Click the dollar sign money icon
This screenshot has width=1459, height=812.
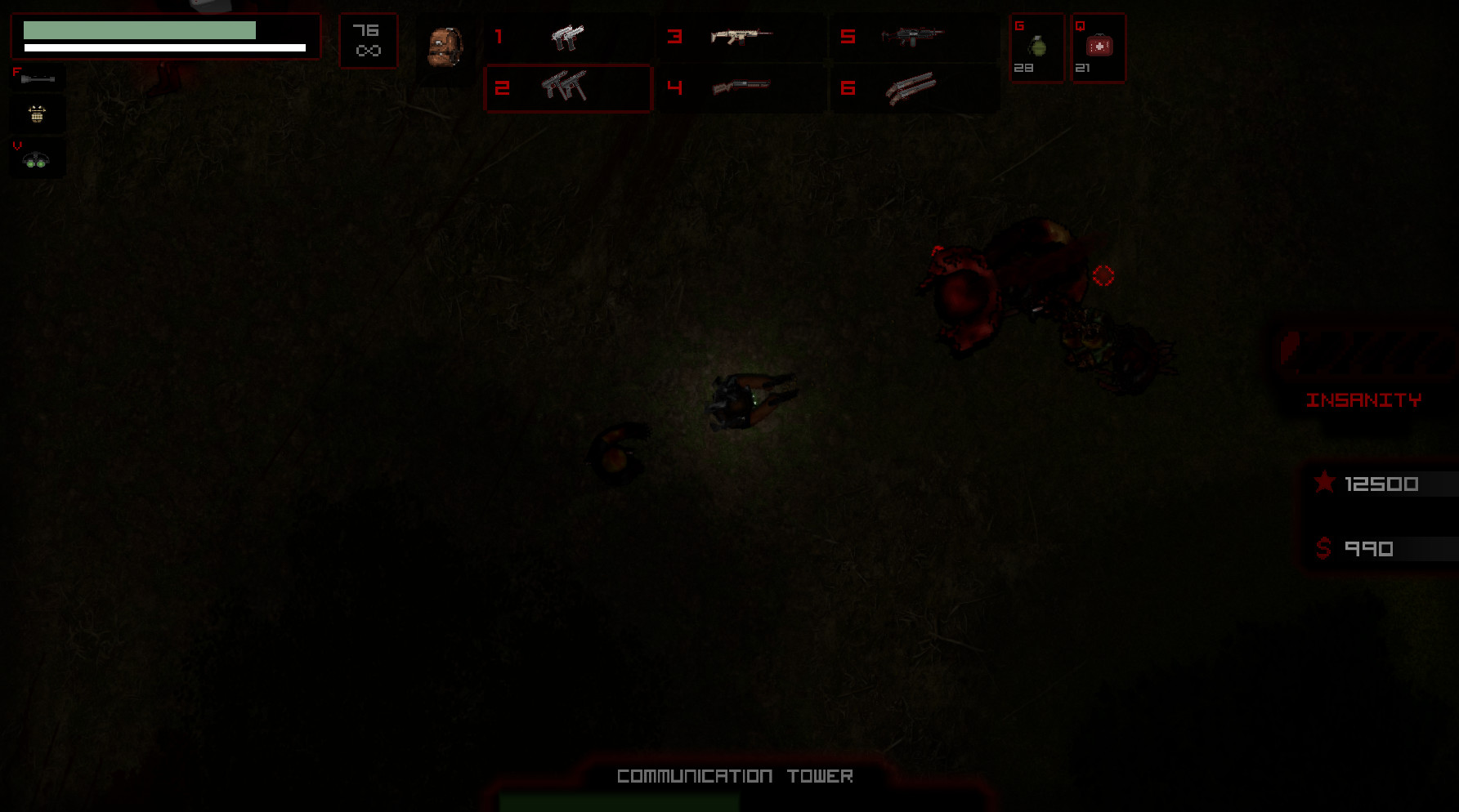(x=1322, y=548)
